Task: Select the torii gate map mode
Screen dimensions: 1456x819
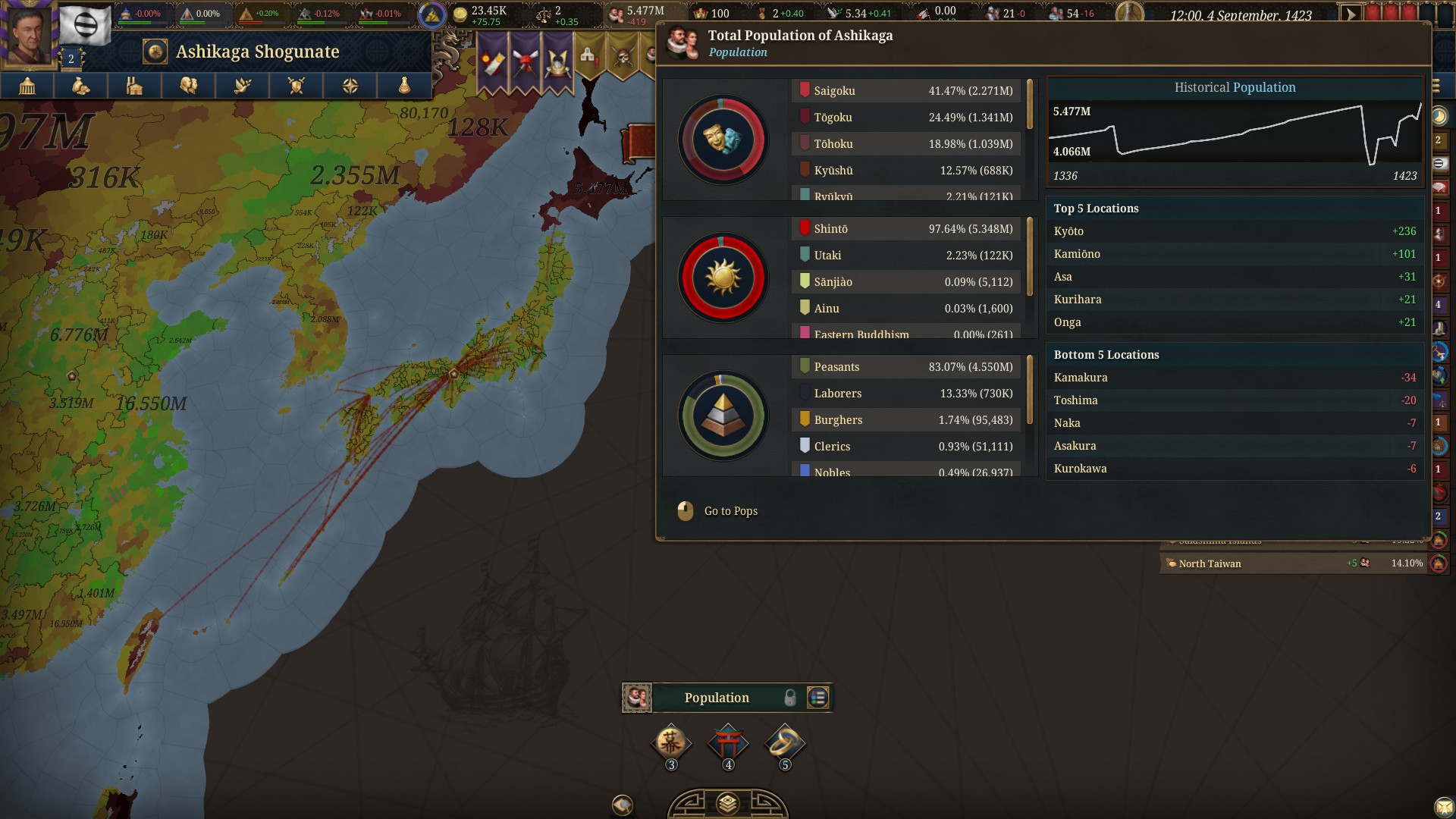Action: pos(728,742)
